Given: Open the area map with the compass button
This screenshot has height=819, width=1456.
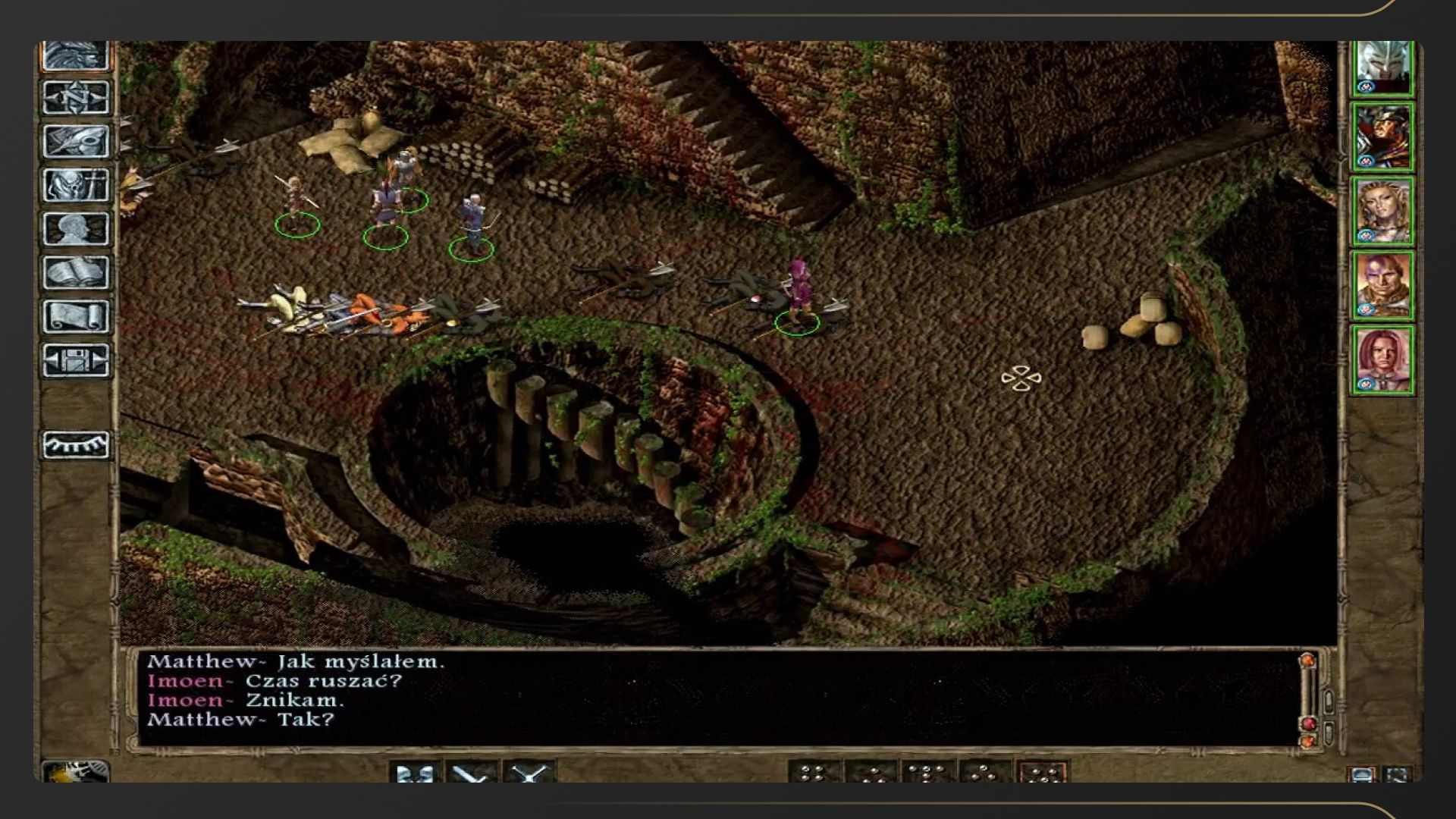Looking at the screenshot, I should tap(76, 99).
